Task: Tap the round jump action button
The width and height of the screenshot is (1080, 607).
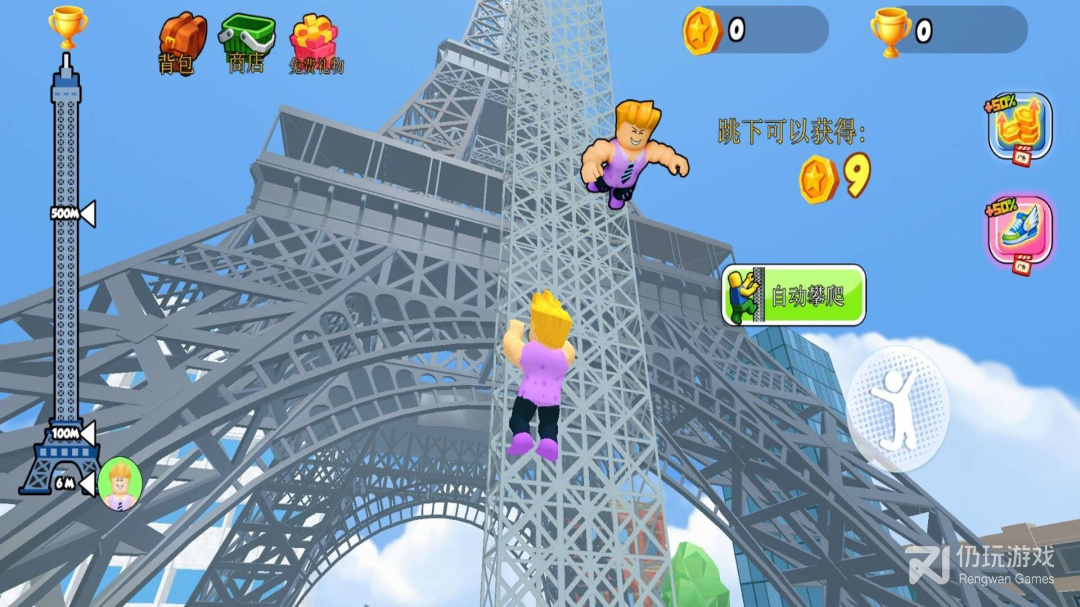Action: (x=897, y=408)
